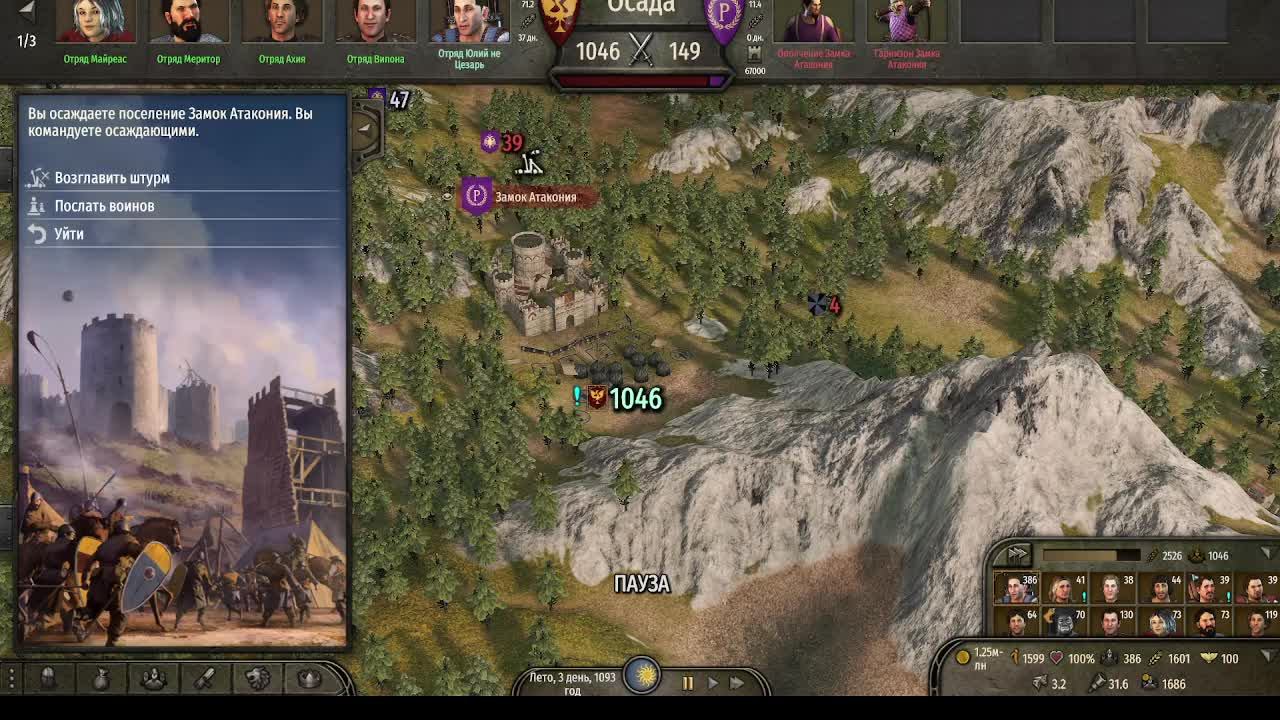Click the crown icon on the bottom toolbar
The width and height of the screenshot is (1280, 720).
(307, 678)
